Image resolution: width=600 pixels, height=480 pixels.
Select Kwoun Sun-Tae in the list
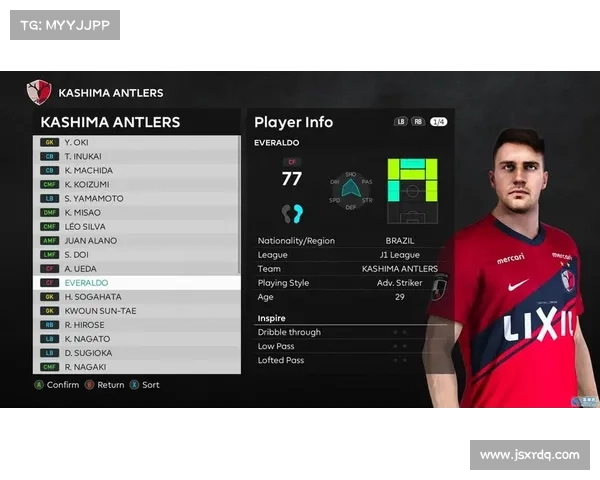click(x=135, y=311)
